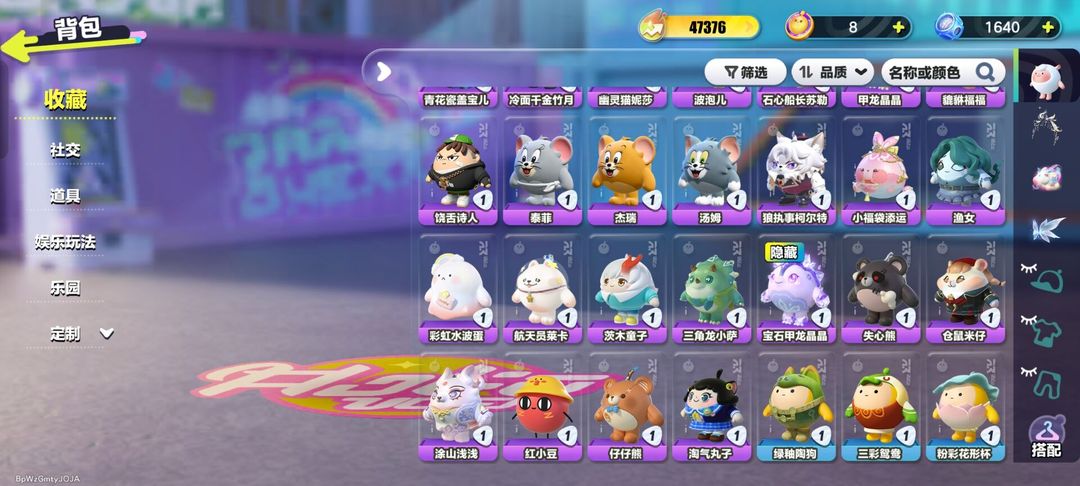Switch to the shirt clothing tab

click(1046, 328)
